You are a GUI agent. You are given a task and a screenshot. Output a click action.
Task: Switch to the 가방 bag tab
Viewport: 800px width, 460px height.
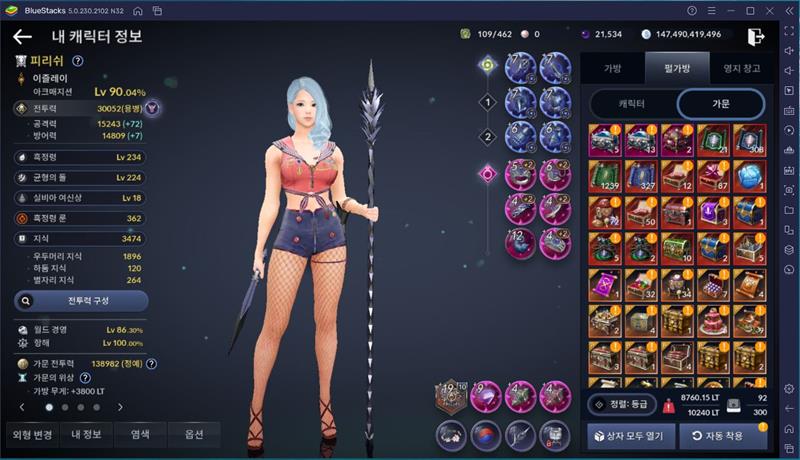[612, 69]
